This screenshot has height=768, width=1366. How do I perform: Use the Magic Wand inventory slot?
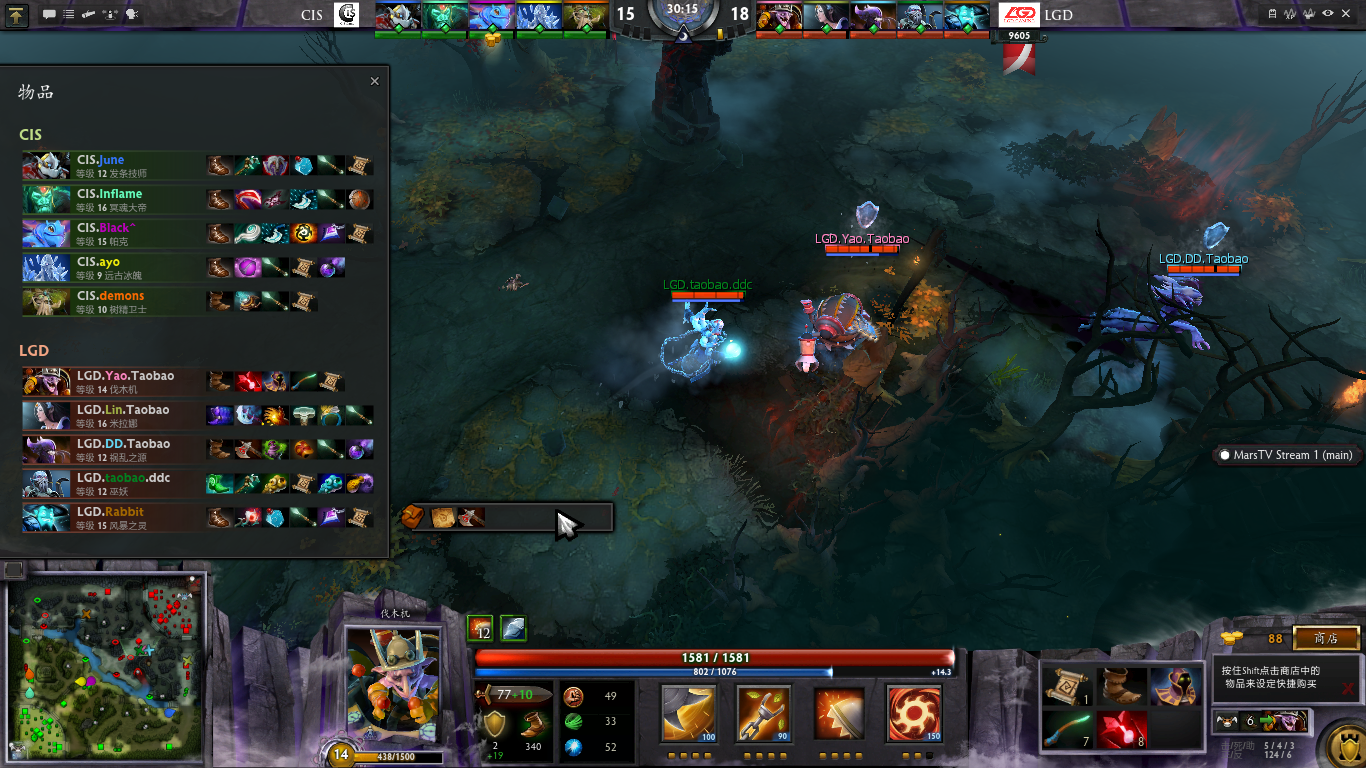(x=1064, y=730)
